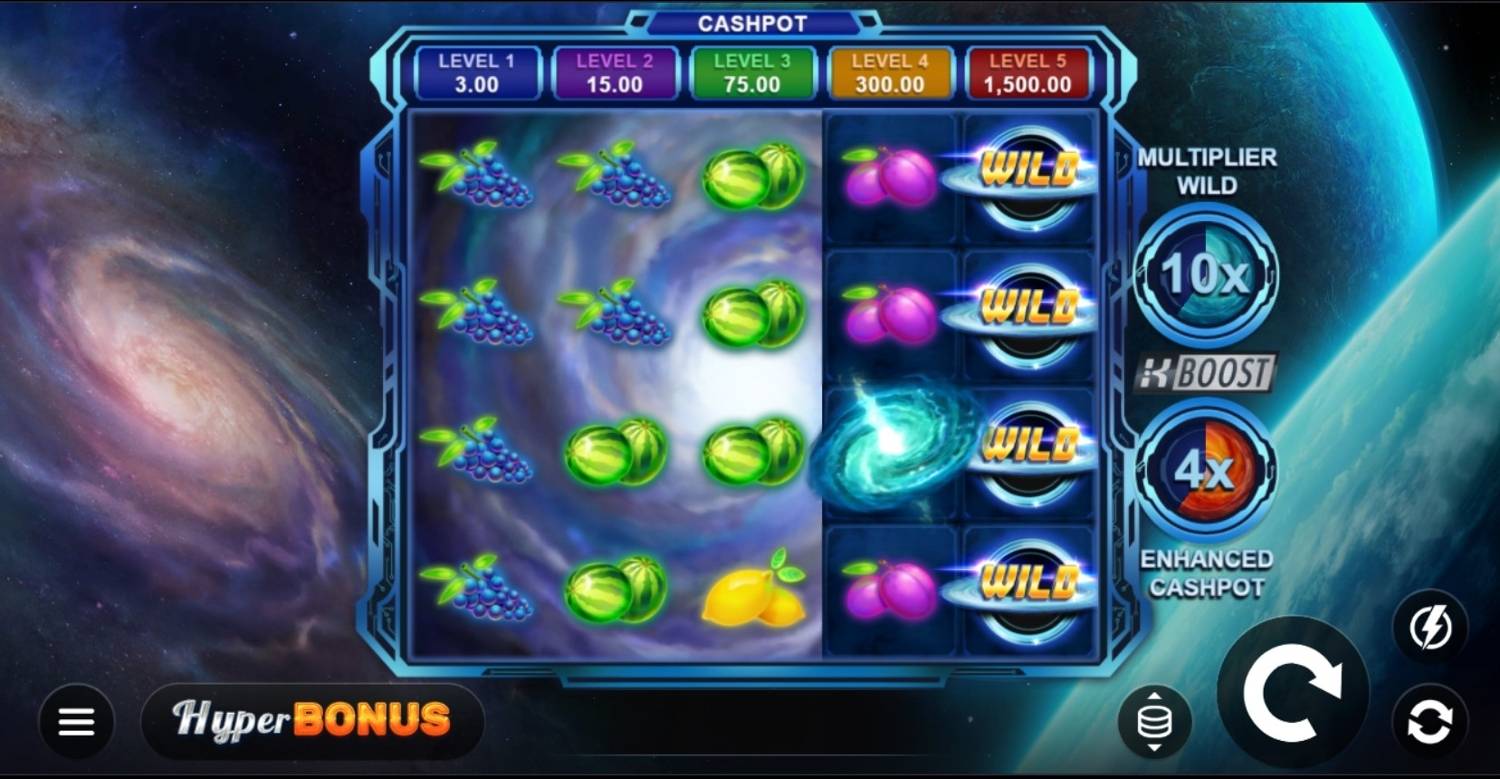Open bet settings via the coin stack icon

1154,720
